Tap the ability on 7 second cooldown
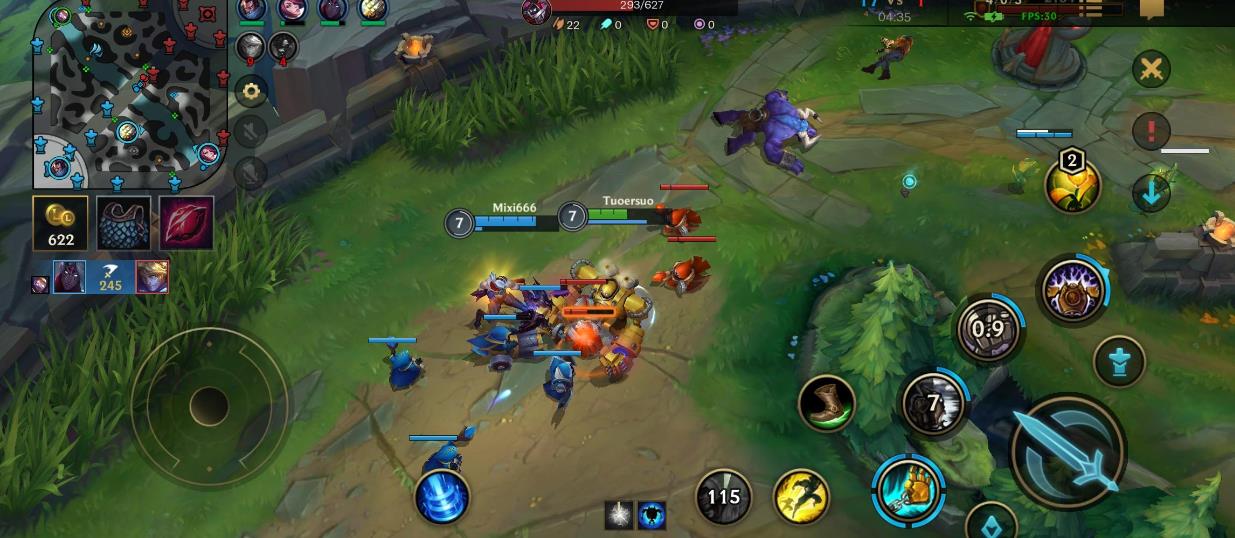 click(934, 403)
